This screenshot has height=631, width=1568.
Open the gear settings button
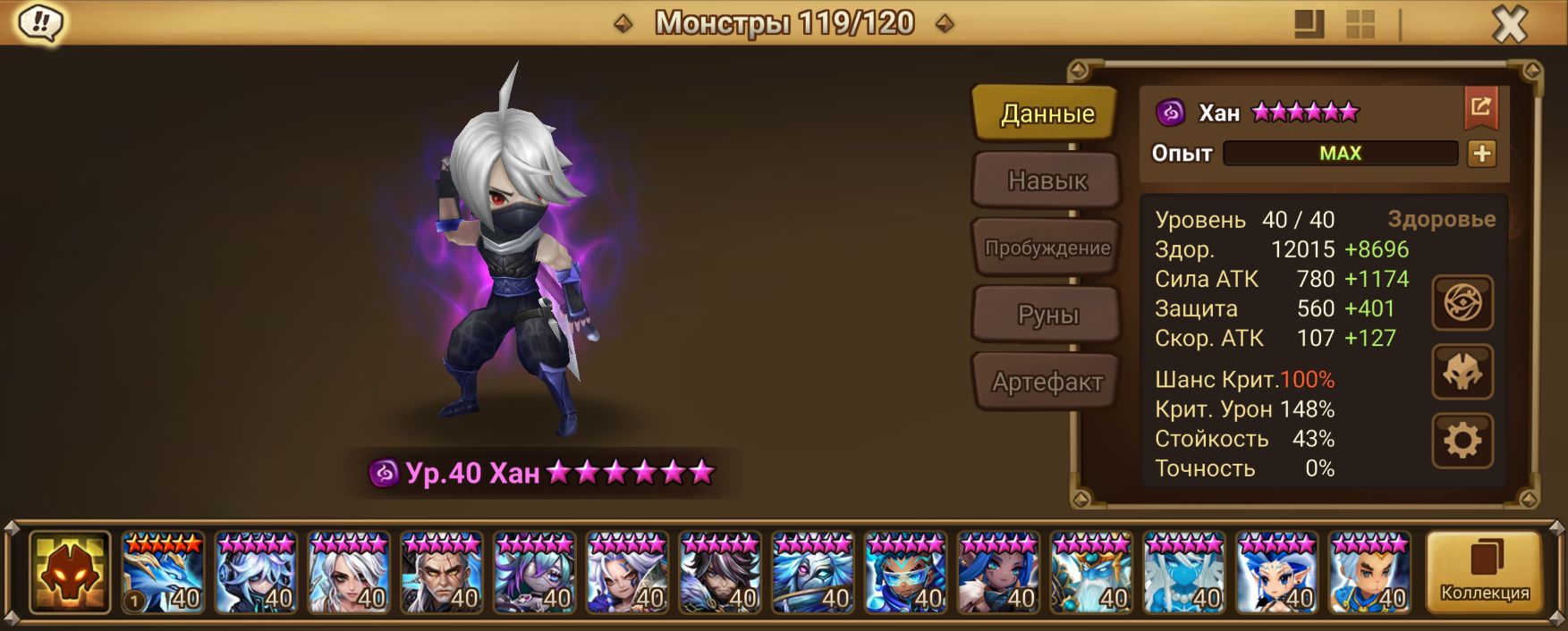point(1462,441)
